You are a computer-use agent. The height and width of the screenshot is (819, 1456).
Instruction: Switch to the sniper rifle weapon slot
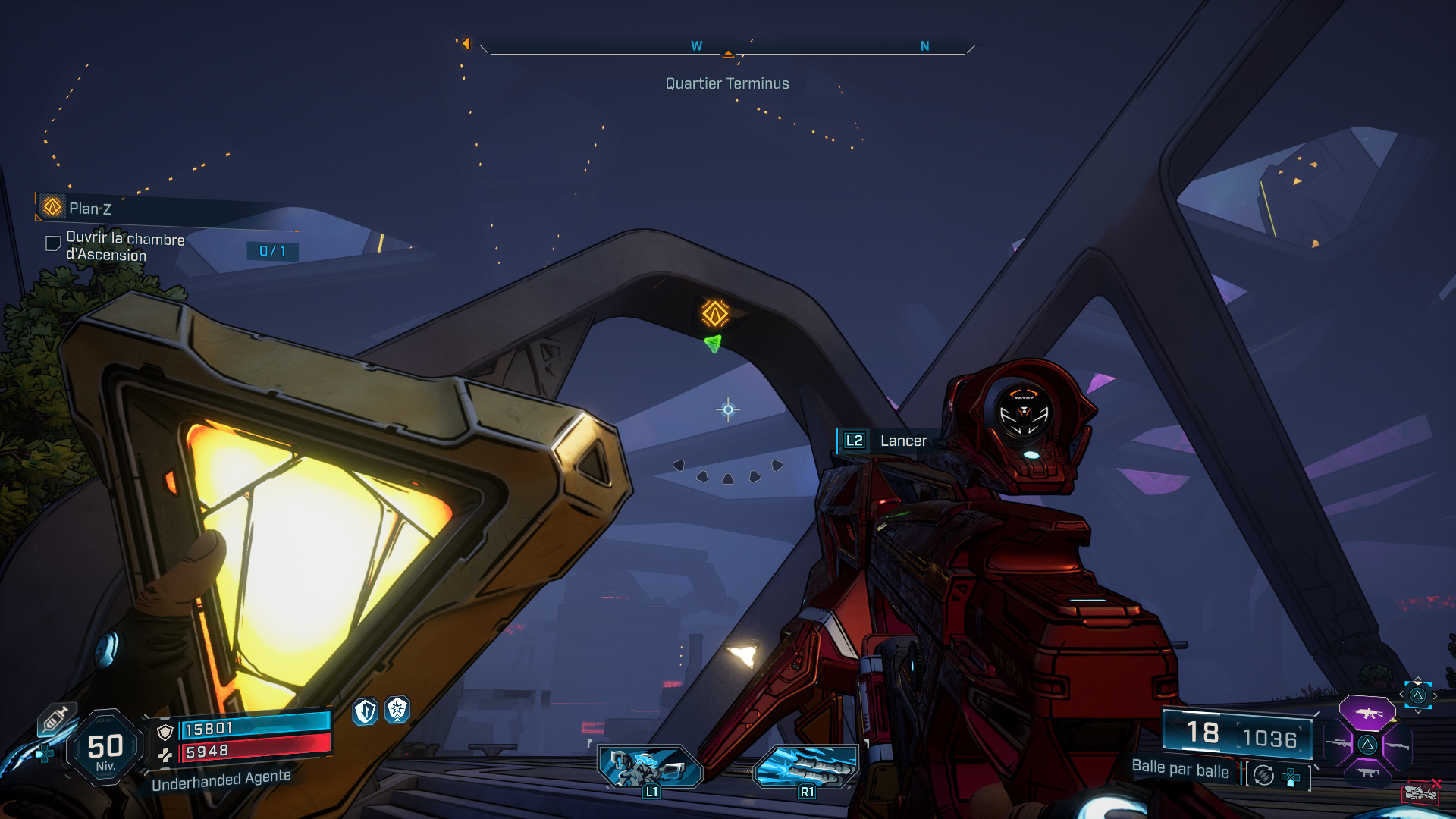[x=1338, y=745]
